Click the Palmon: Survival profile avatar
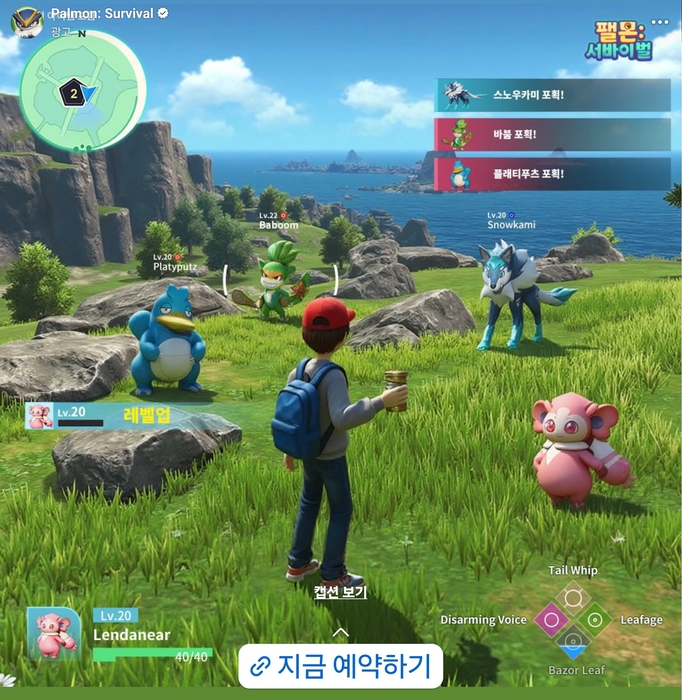Viewport: 682px width, 700px height. click(26, 20)
